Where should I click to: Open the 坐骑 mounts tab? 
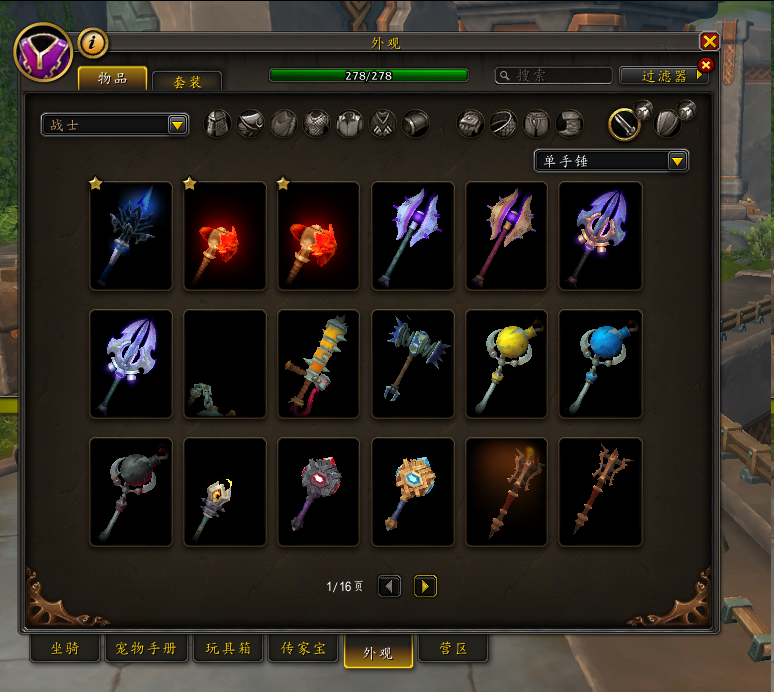pyautogui.click(x=64, y=649)
